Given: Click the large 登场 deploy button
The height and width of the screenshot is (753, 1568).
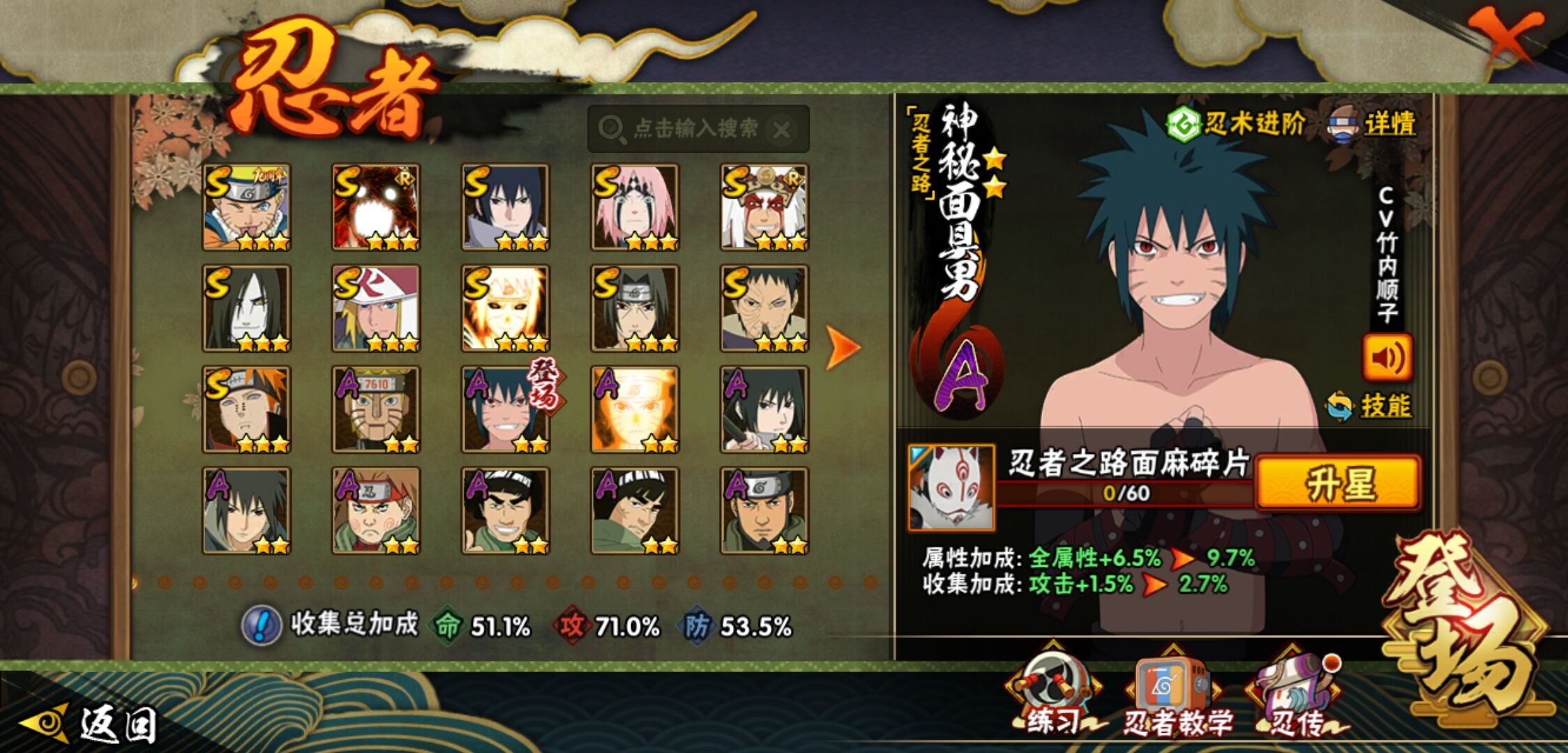Looking at the screenshot, I should pyautogui.click(x=1463, y=627).
